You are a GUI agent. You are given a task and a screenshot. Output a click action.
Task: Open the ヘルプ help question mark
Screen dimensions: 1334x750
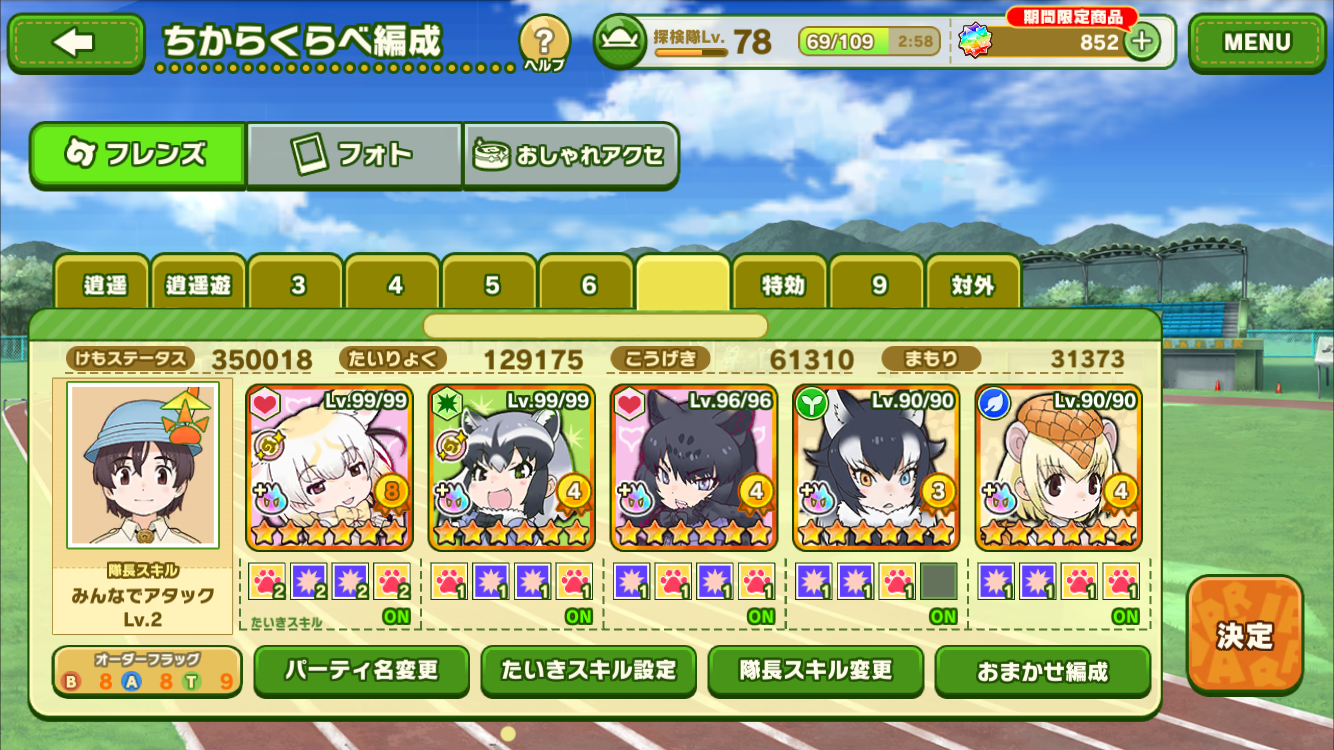pos(544,43)
